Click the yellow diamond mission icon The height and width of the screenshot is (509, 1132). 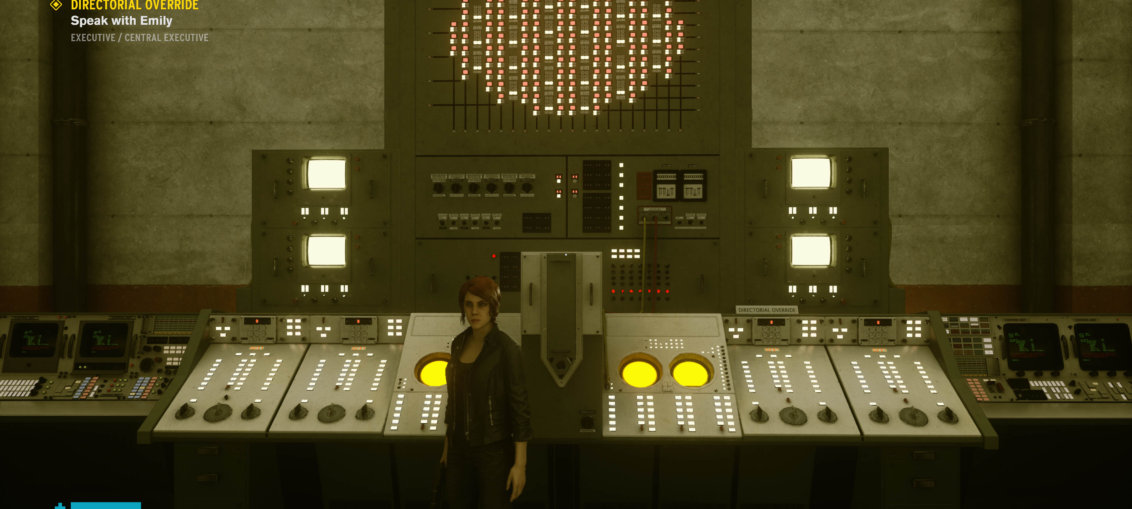[x=56, y=5]
